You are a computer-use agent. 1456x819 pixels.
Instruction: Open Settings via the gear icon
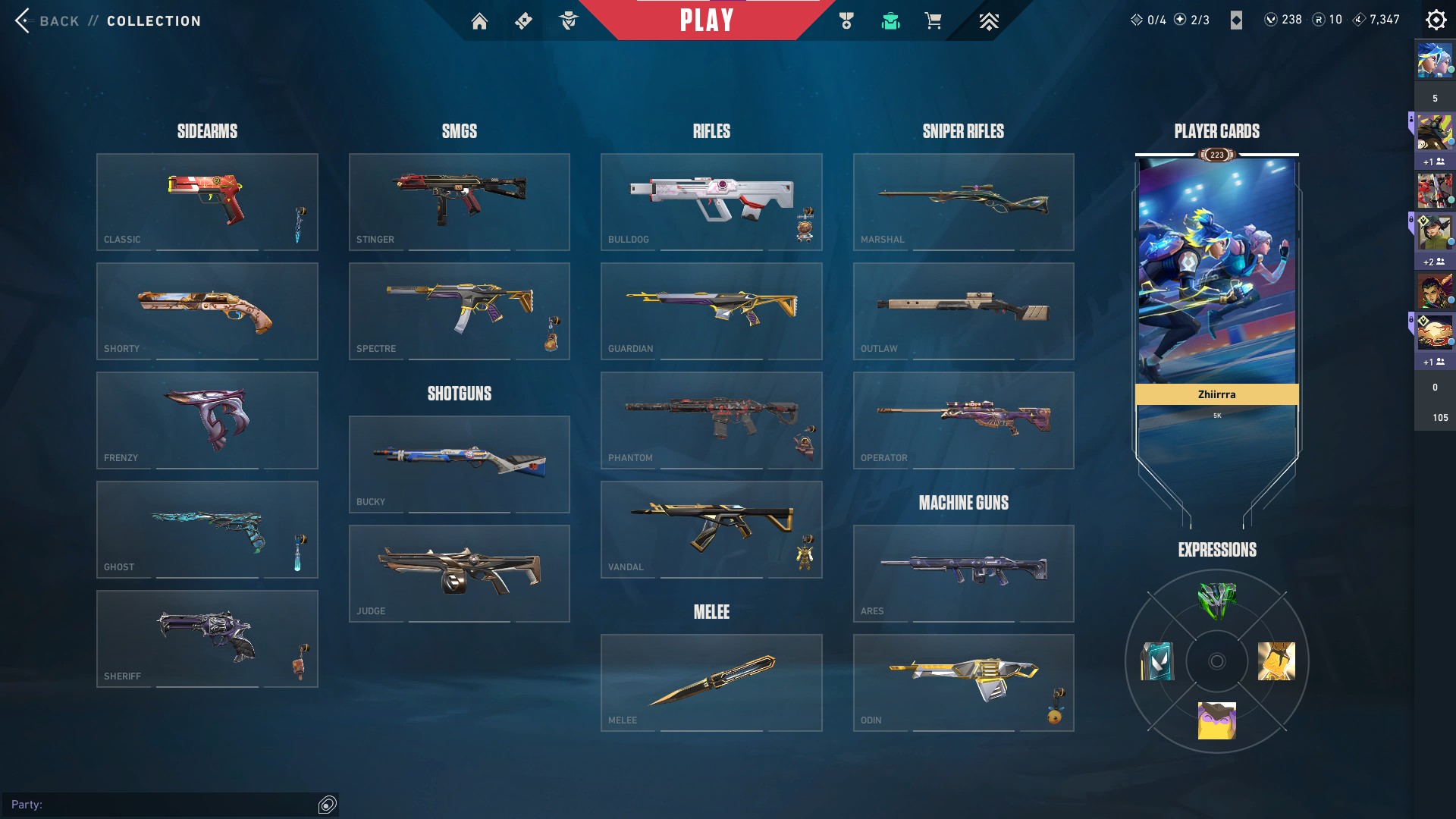point(1436,19)
